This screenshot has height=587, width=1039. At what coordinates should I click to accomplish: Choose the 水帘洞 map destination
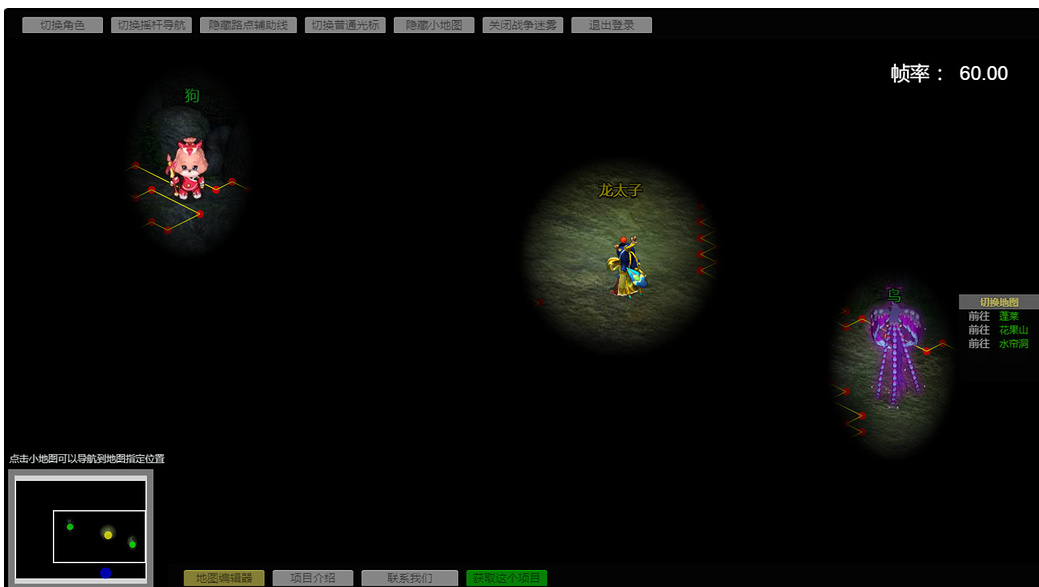click(1013, 344)
